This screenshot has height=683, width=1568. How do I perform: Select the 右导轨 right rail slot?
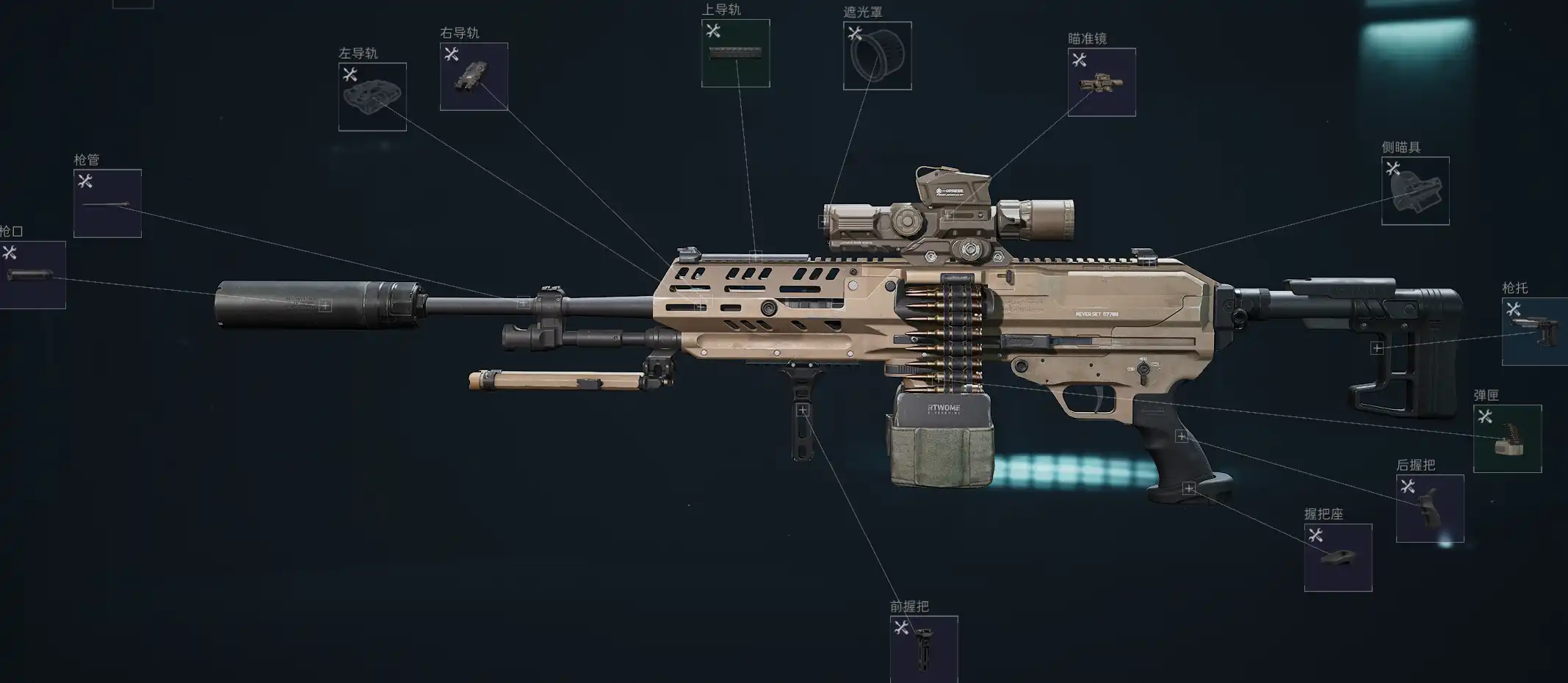pyautogui.click(x=474, y=76)
